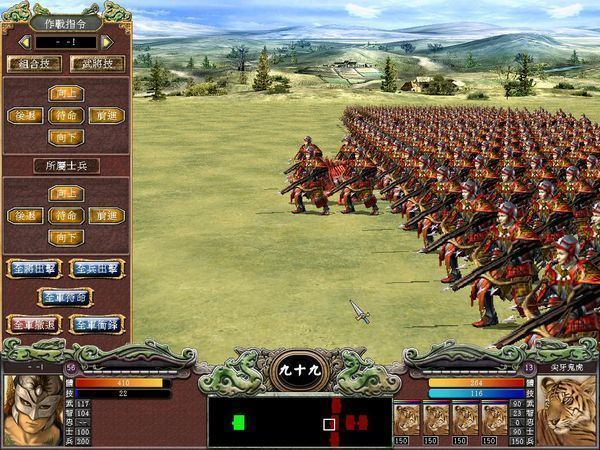Image resolution: width=600 pixels, height=450 pixels.
Task: Set whole army to 全軍待命 standby
Action: coord(65,296)
